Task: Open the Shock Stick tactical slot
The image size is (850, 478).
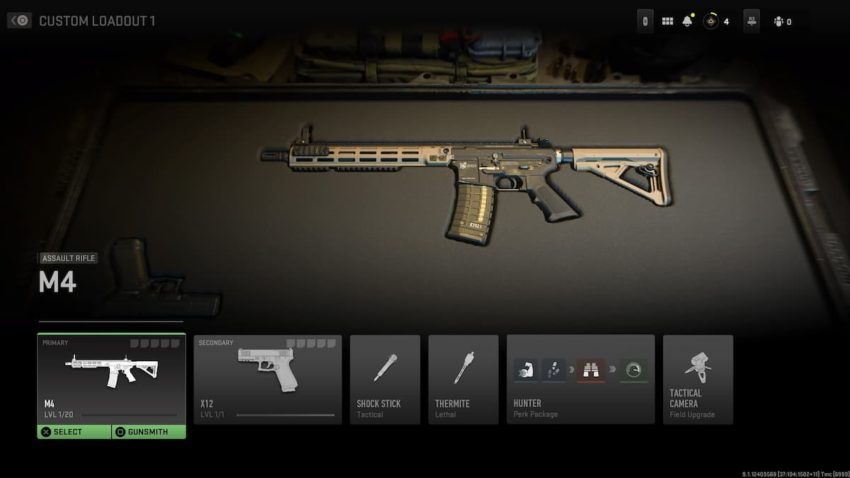Action: (385, 379)
